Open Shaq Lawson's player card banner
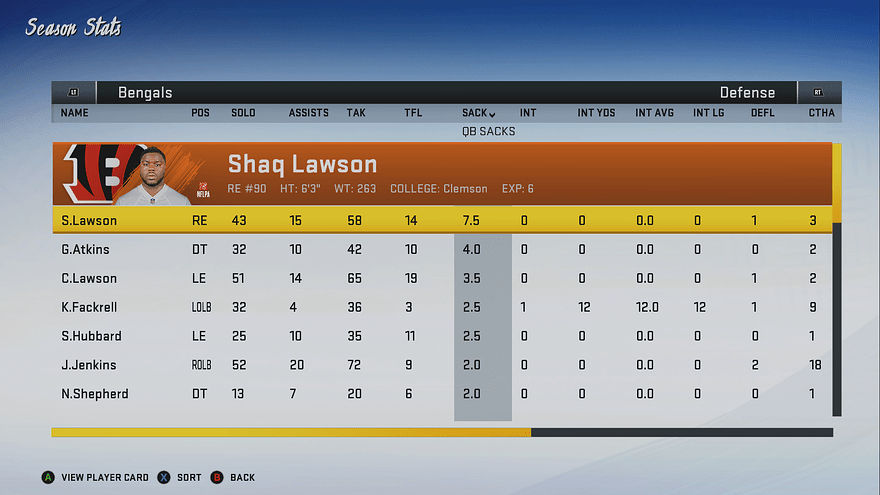880x495 pixels. (x=440, y=174)
